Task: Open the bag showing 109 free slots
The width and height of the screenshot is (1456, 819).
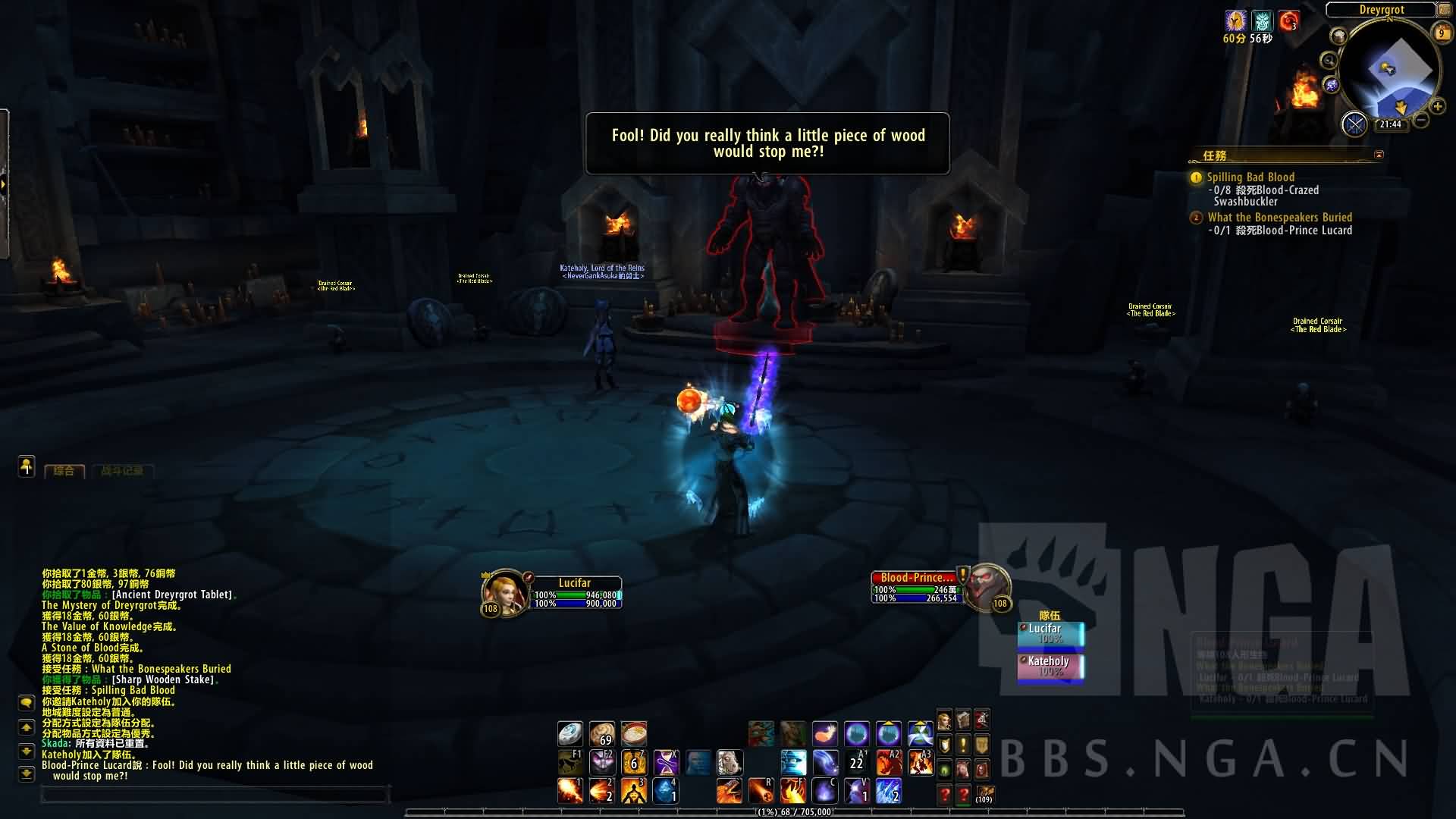Action: tap(984, 794)
